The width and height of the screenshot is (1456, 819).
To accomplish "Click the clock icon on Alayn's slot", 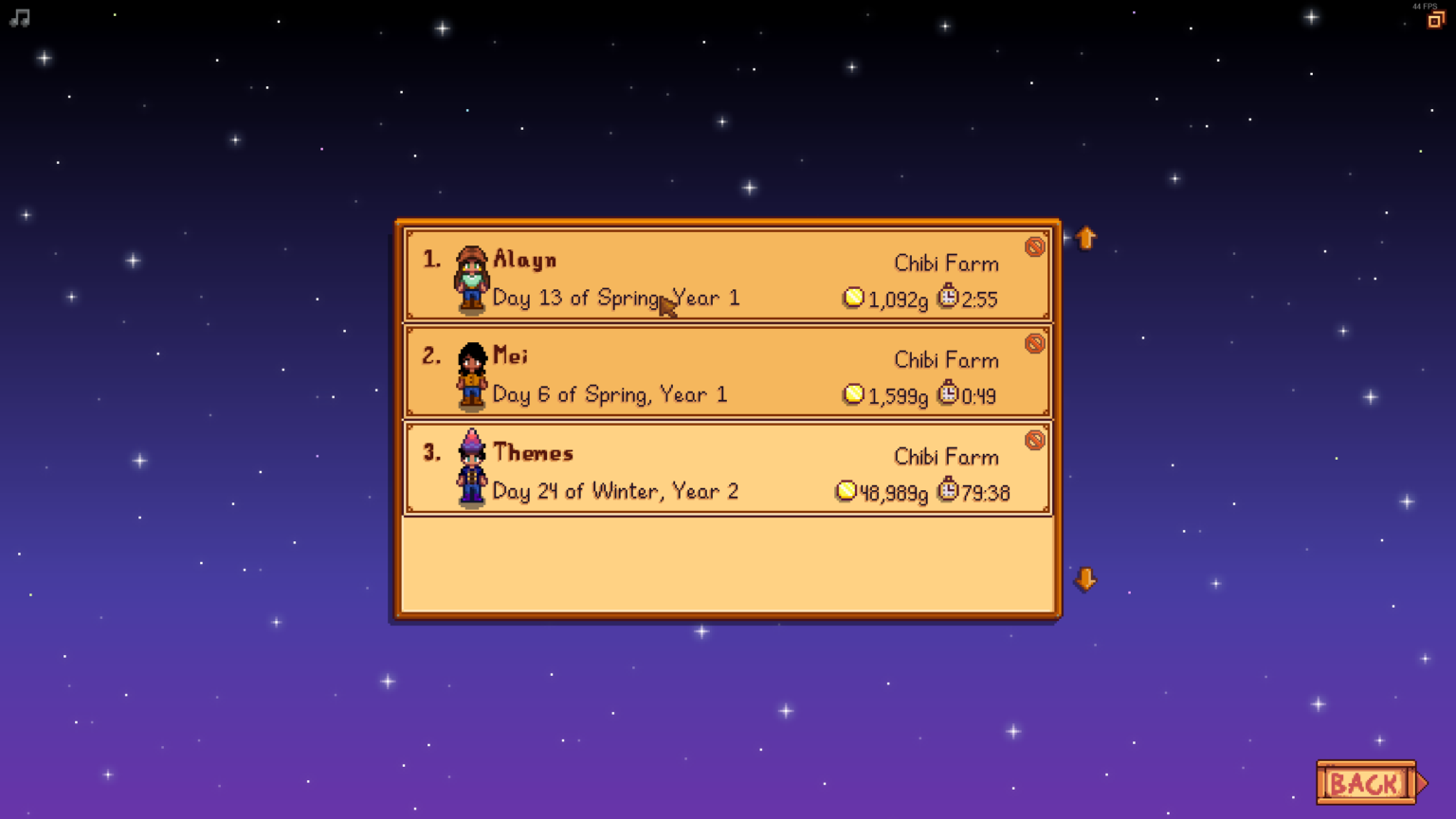I will (x=948, y=299).
